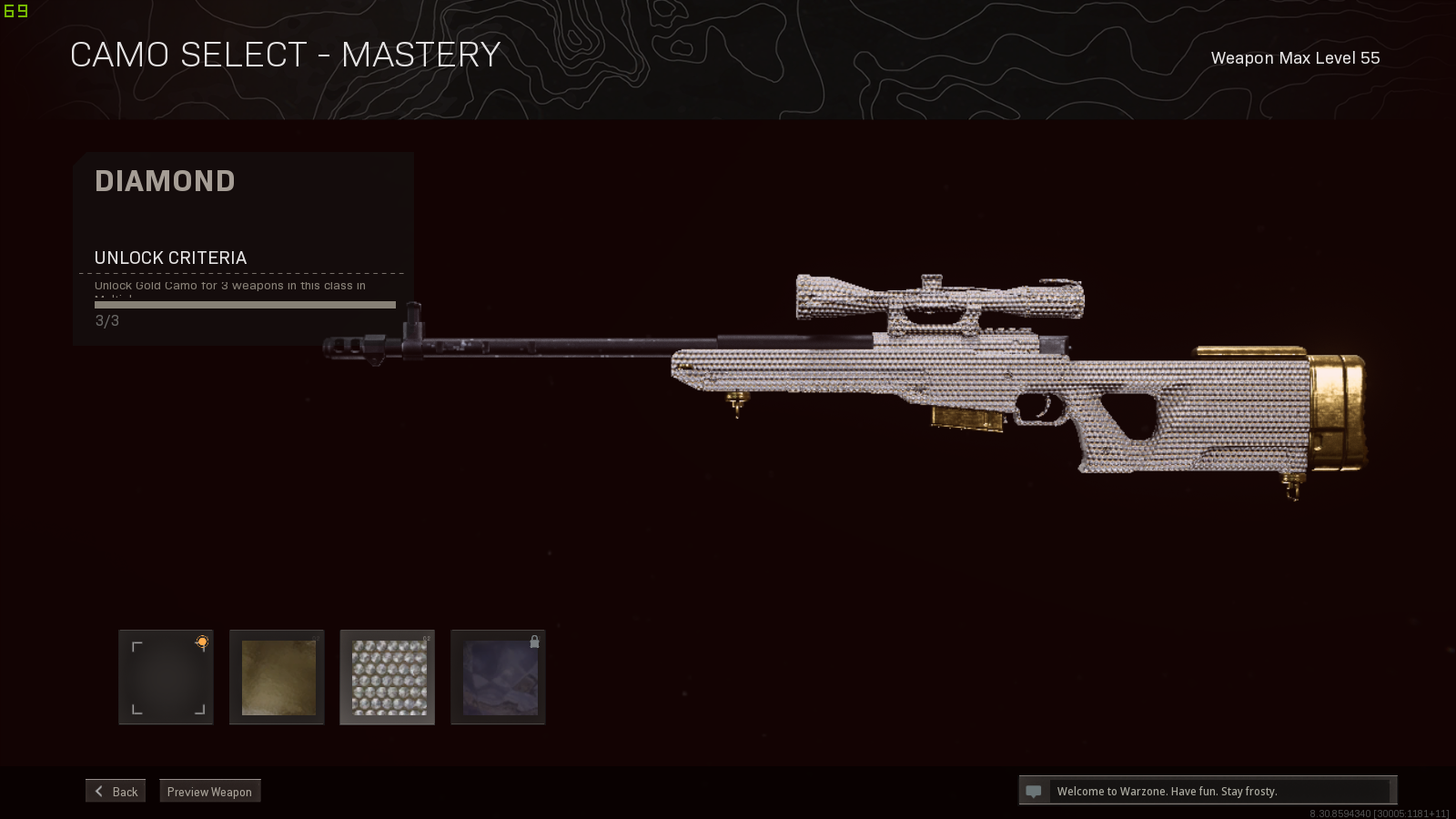This screenshot has height=819, width=1456.
Task: Select the locked dark camo thumbnail
Action: 498,677
